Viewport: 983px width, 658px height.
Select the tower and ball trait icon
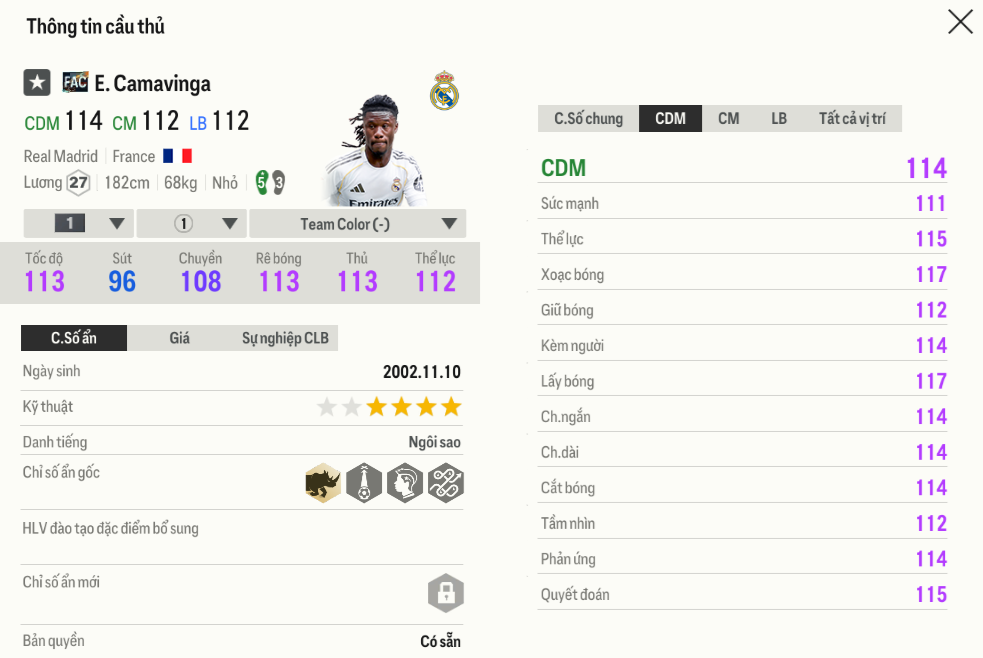click(x=364, y=484)
